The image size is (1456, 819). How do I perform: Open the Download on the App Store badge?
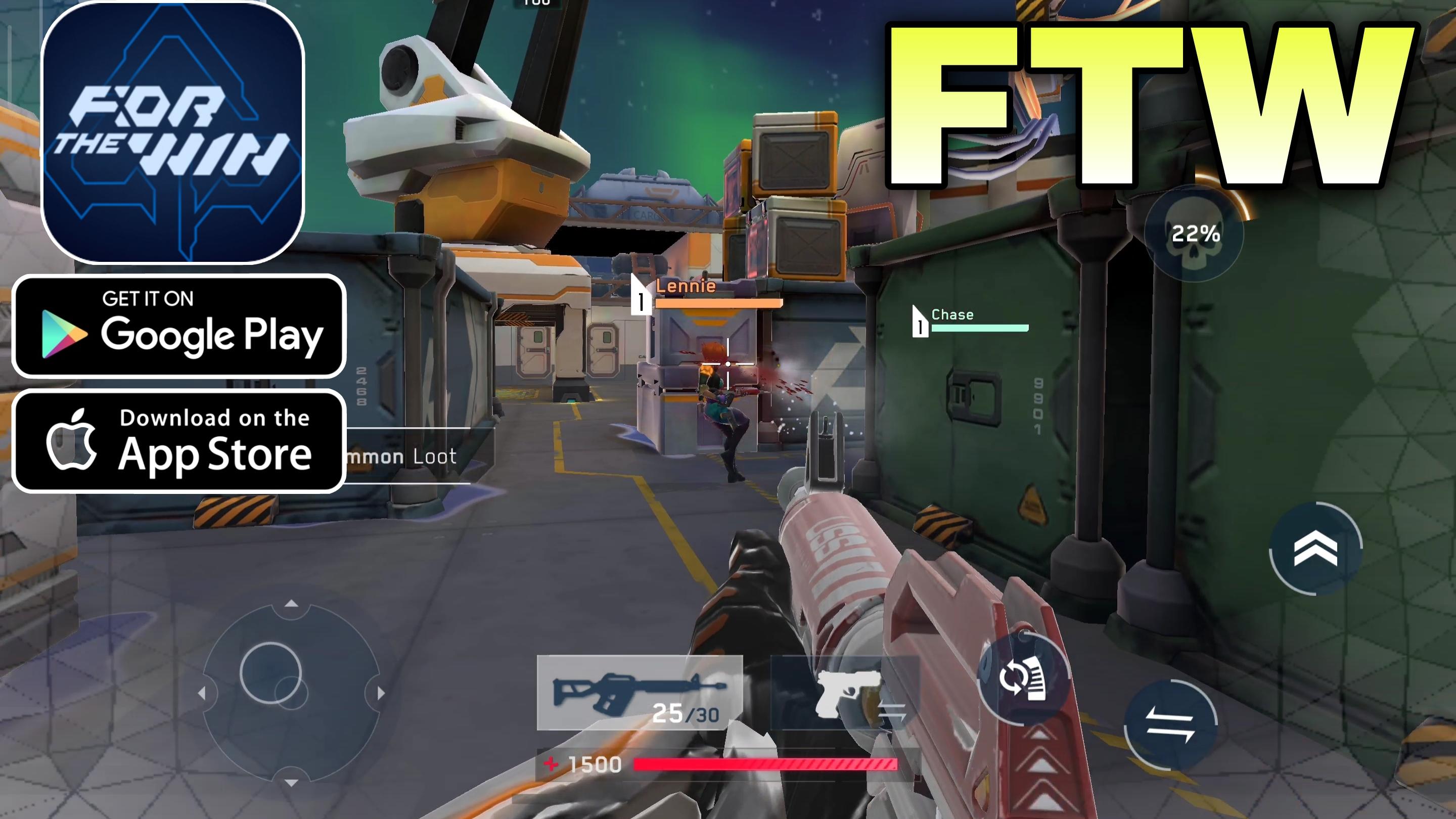(178, 442)
